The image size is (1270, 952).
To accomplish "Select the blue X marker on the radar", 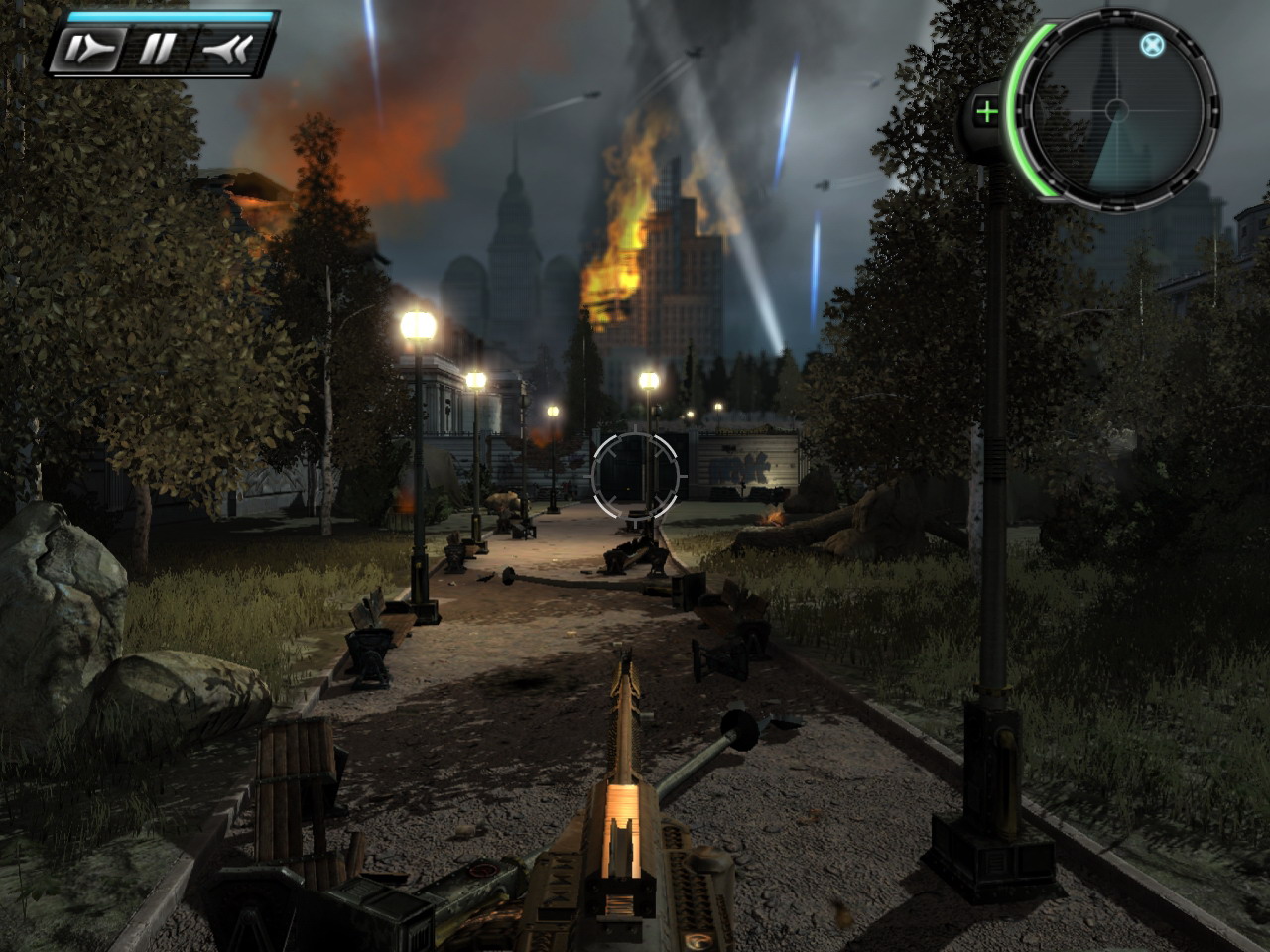I will point(1151,45).
